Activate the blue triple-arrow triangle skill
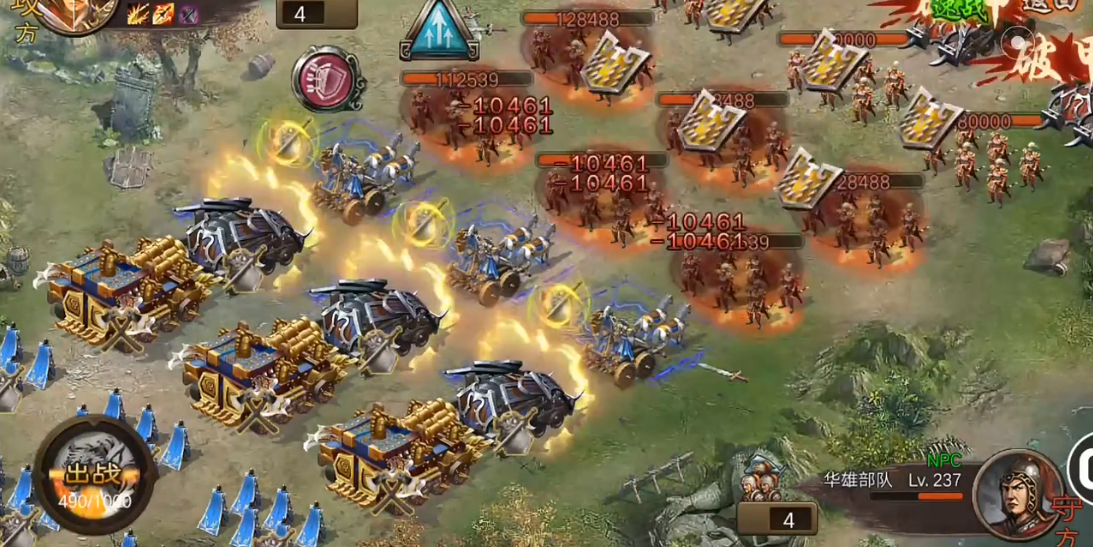This screenshot has width=1093, height=547. pyautogui.click(x=437, y=30)
